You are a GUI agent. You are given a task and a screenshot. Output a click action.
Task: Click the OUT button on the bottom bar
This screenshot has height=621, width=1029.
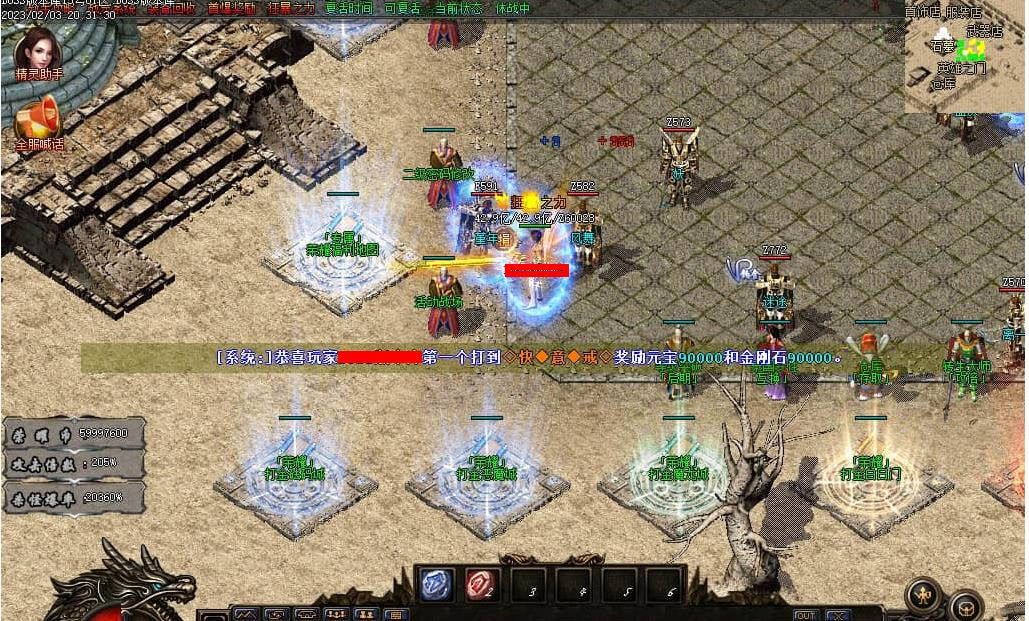pyautogui.click(x=805, y=614)
